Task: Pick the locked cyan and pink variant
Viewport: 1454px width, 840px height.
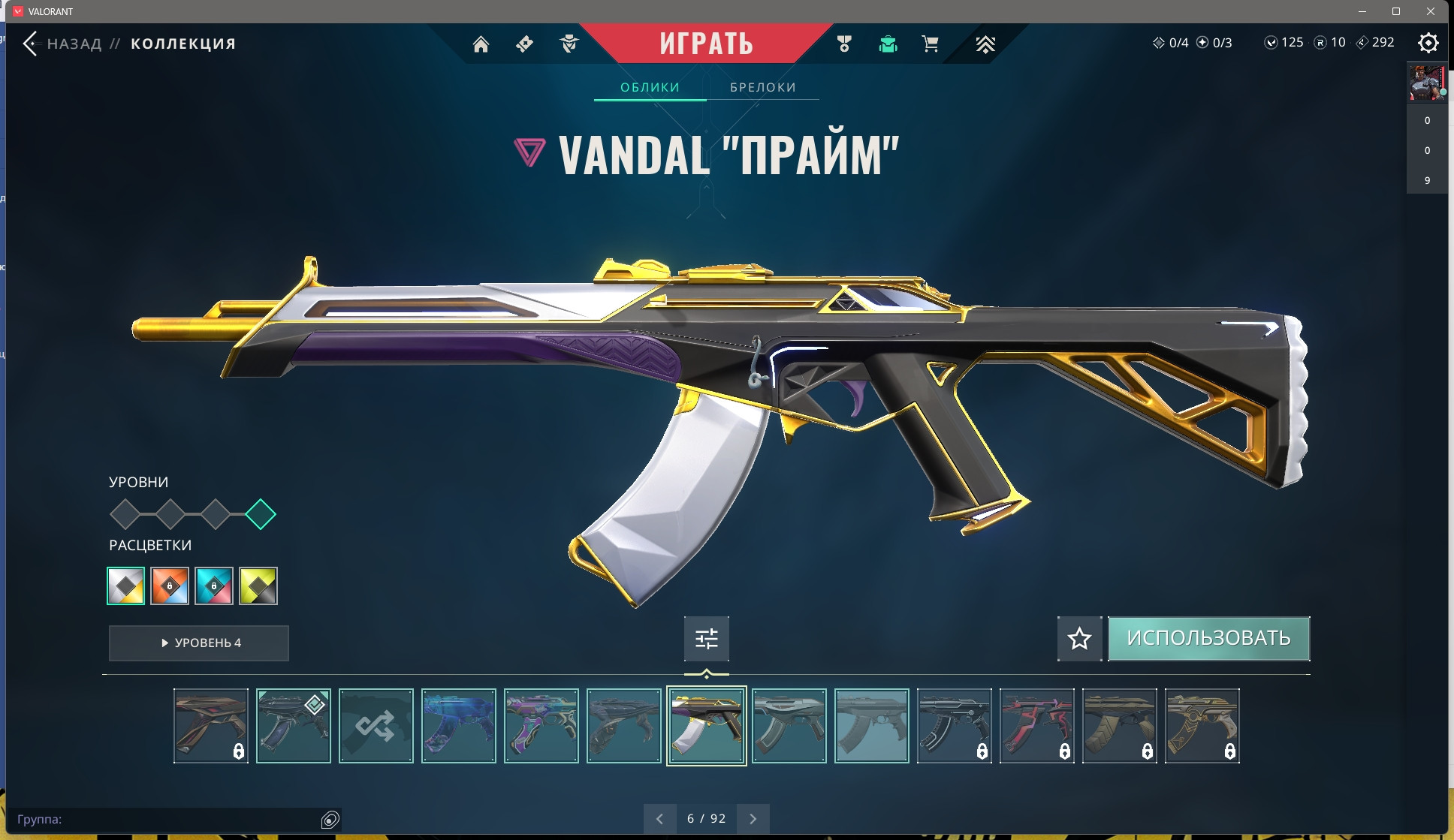Action: [214, 586]
